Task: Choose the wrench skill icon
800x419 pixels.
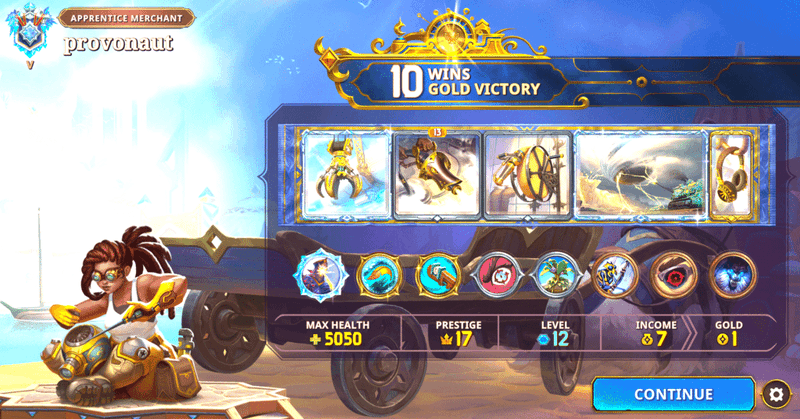Action: [x=438, y=274]
